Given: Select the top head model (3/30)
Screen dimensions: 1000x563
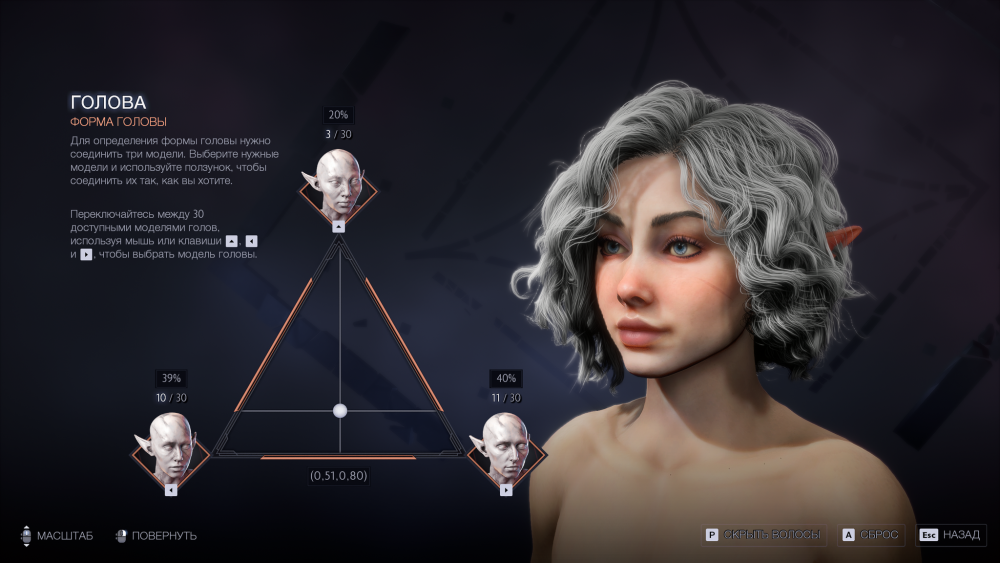Looking at the screenshot, I should (x=338, y=184).
